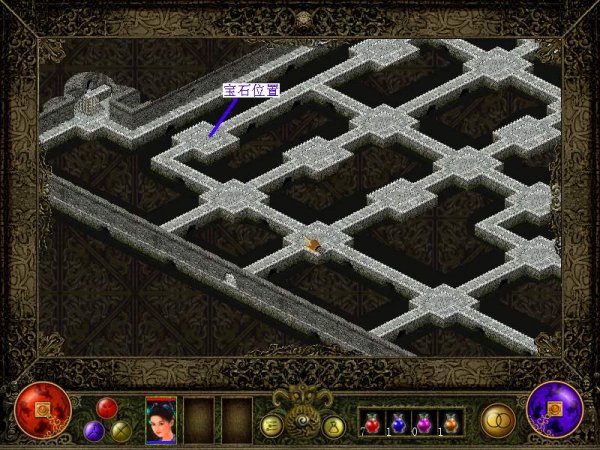Open the gold button with list lines
This screenshot has width=600, height=450.
pyautogui.click(x=271, y=425)
